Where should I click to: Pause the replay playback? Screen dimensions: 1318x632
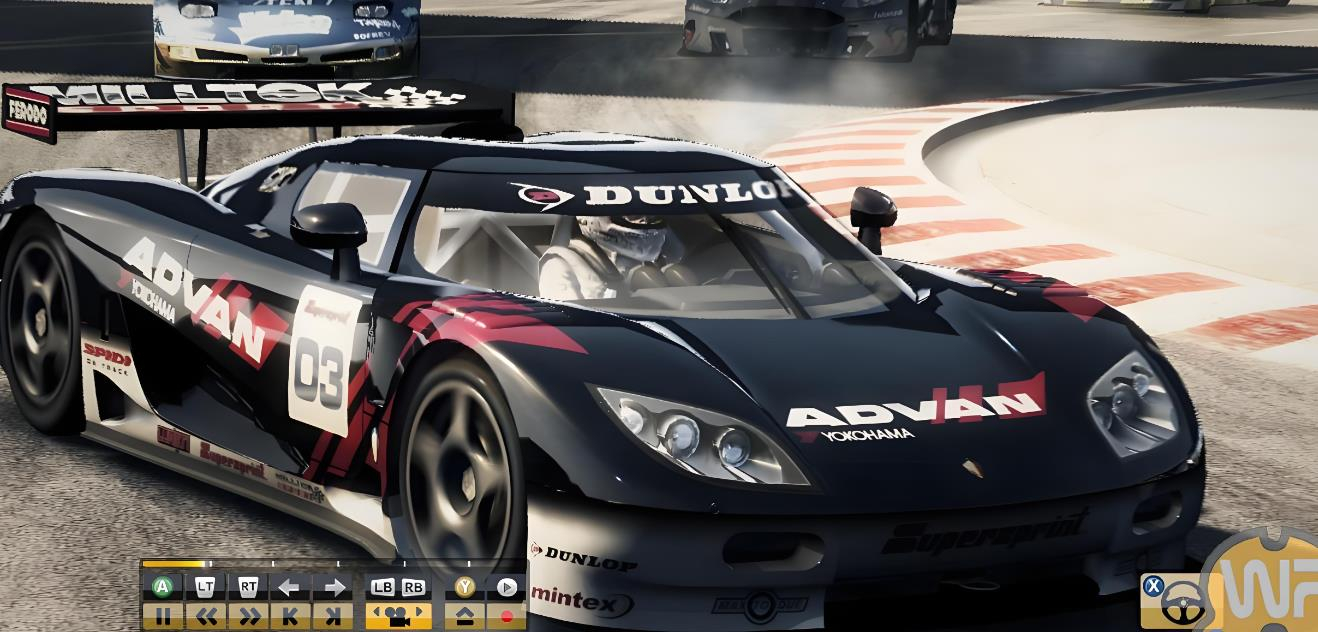pyautogui.click(x=163, y=616)
